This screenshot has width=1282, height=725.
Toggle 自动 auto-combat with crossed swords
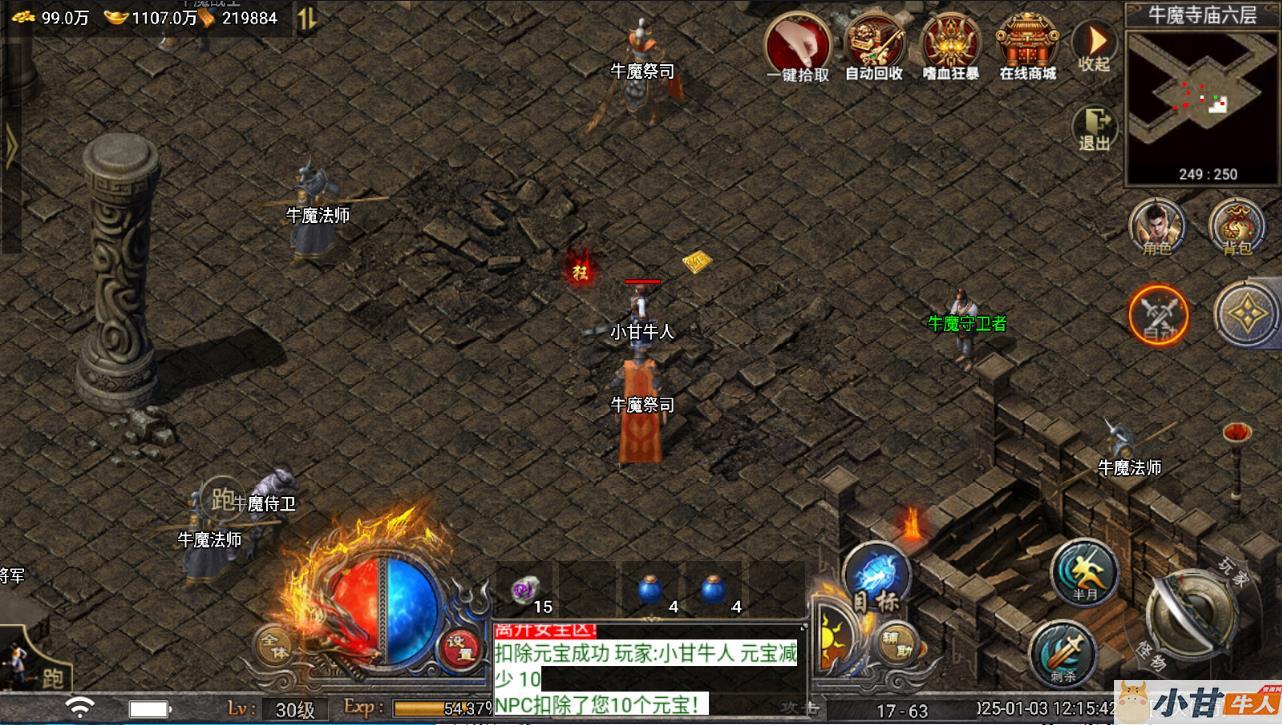click(1158, 315)
